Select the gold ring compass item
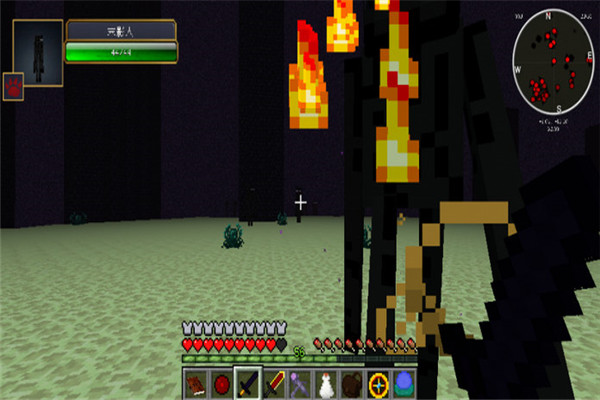The height and width of the screenshot is (400, 600). click(x=378, y=384)
